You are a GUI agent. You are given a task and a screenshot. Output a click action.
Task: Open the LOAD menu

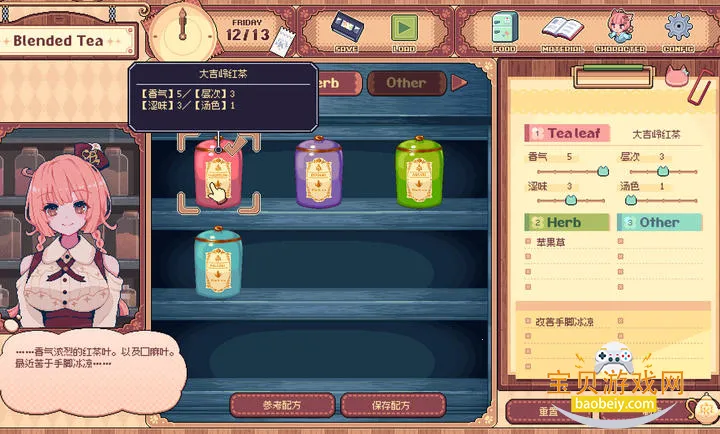pos(403,29)
